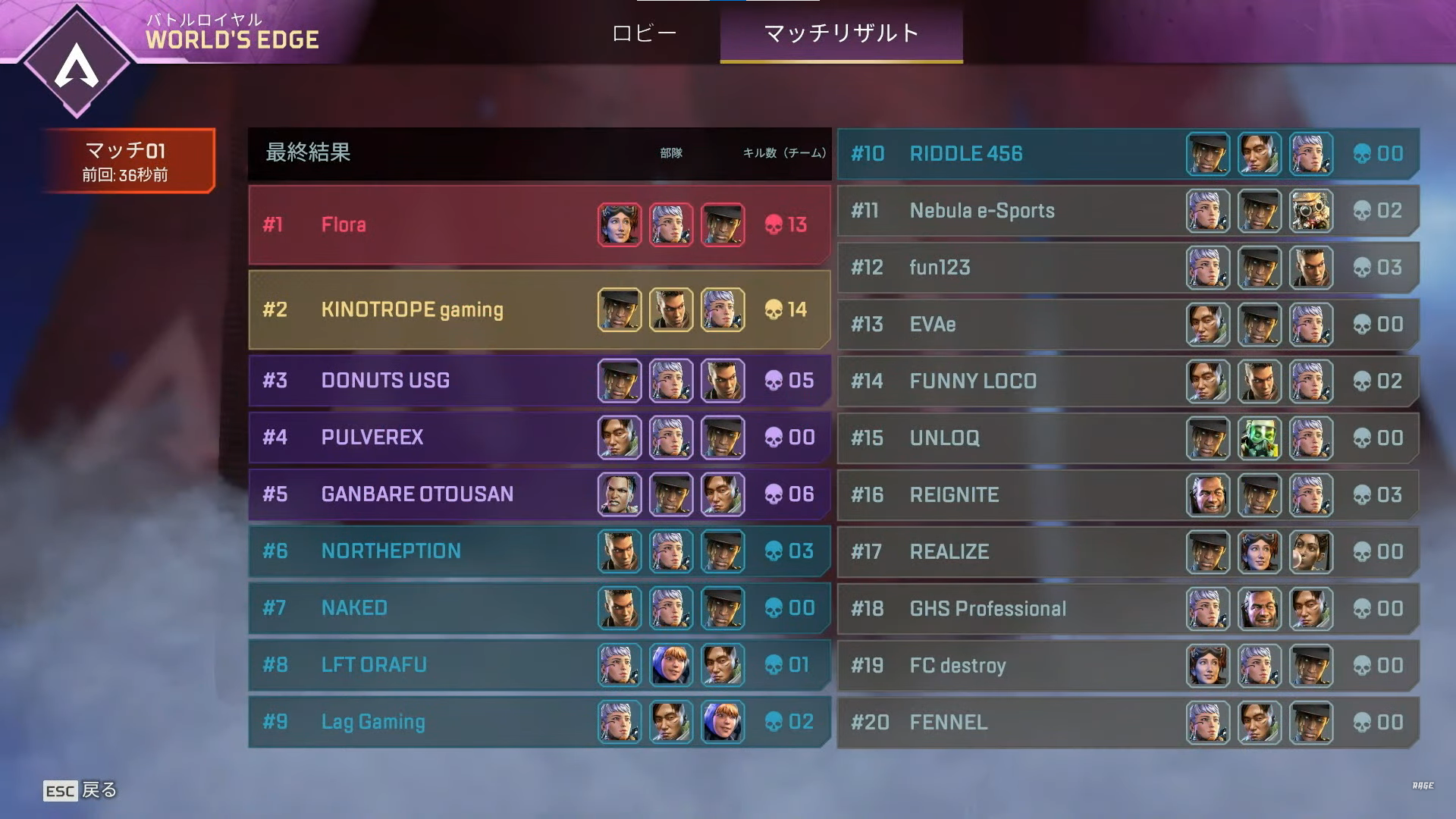Switch to the ロビー tab
The height and width of the screenshot is (819, 1456).
pyautogui.click(x=644, y=33)
